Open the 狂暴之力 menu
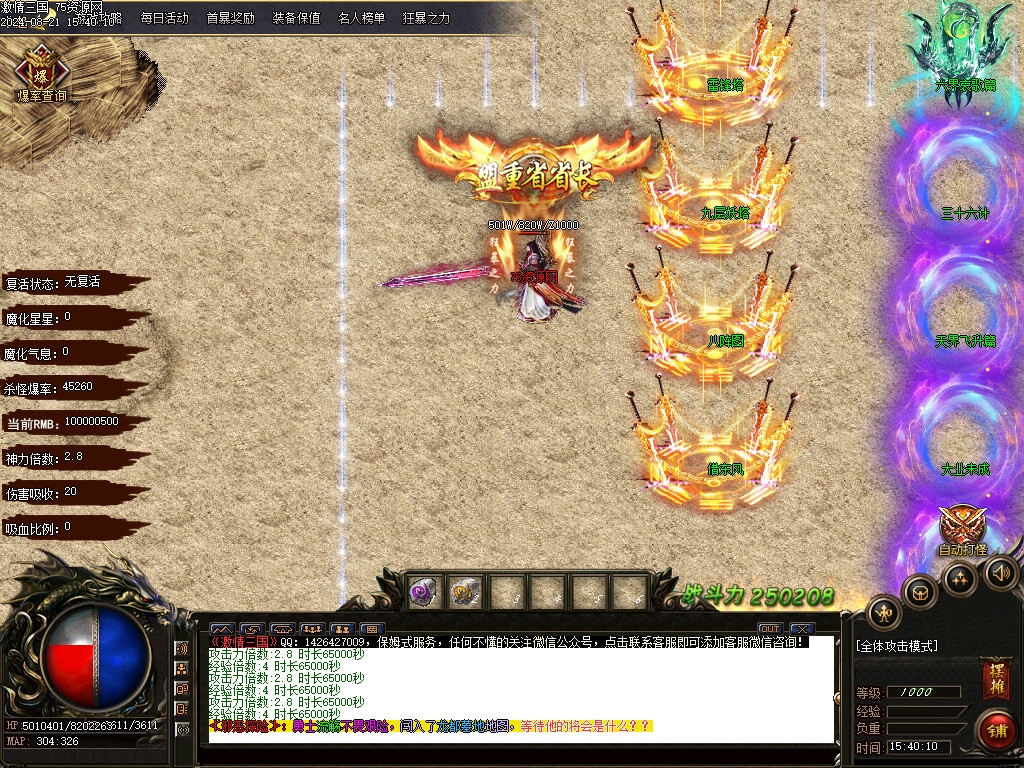The width and height of the screenshot is (1024, 768). pyautogui.click(x=426, y=18)
